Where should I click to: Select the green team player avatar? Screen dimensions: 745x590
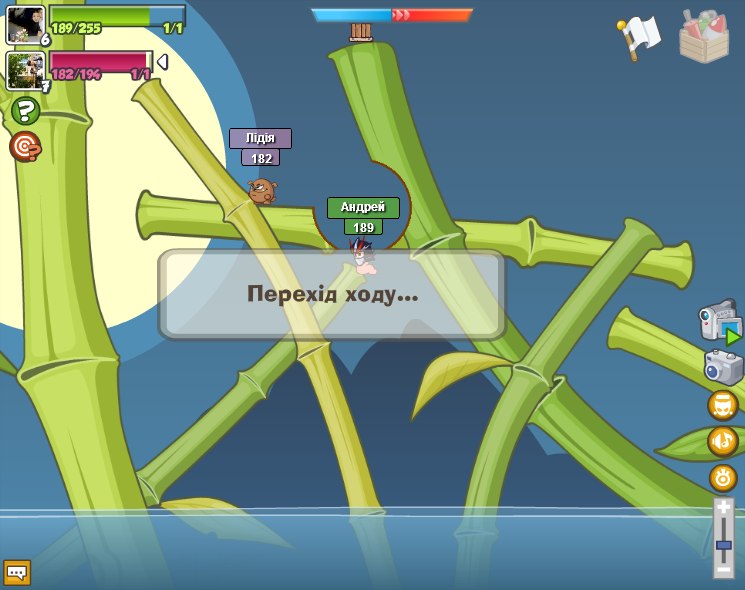(x=25, y=24)
